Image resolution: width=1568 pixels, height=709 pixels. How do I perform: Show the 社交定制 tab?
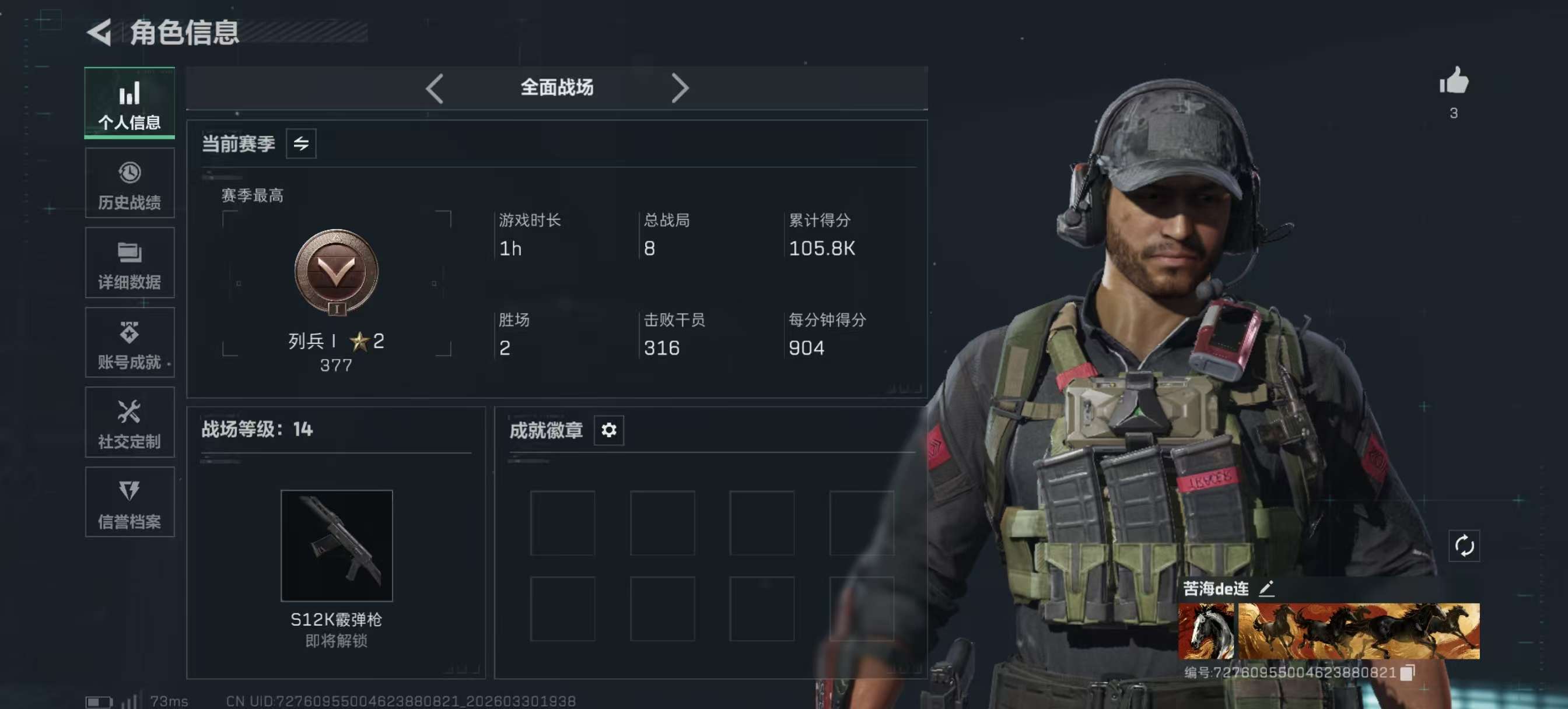(x=129, y=422)
